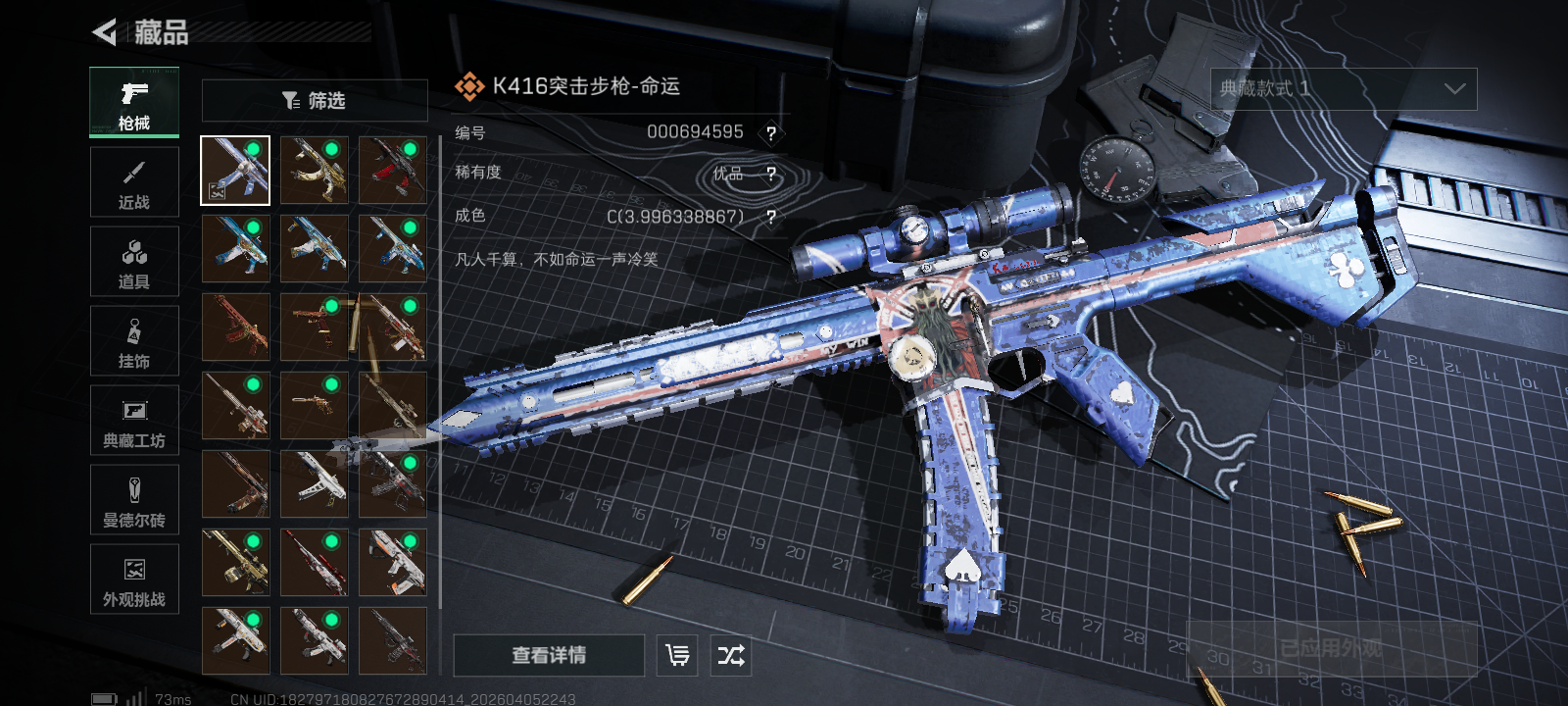
Task: Switch to the 枪械 firearms tab
Action: click(x=134, y=103)
